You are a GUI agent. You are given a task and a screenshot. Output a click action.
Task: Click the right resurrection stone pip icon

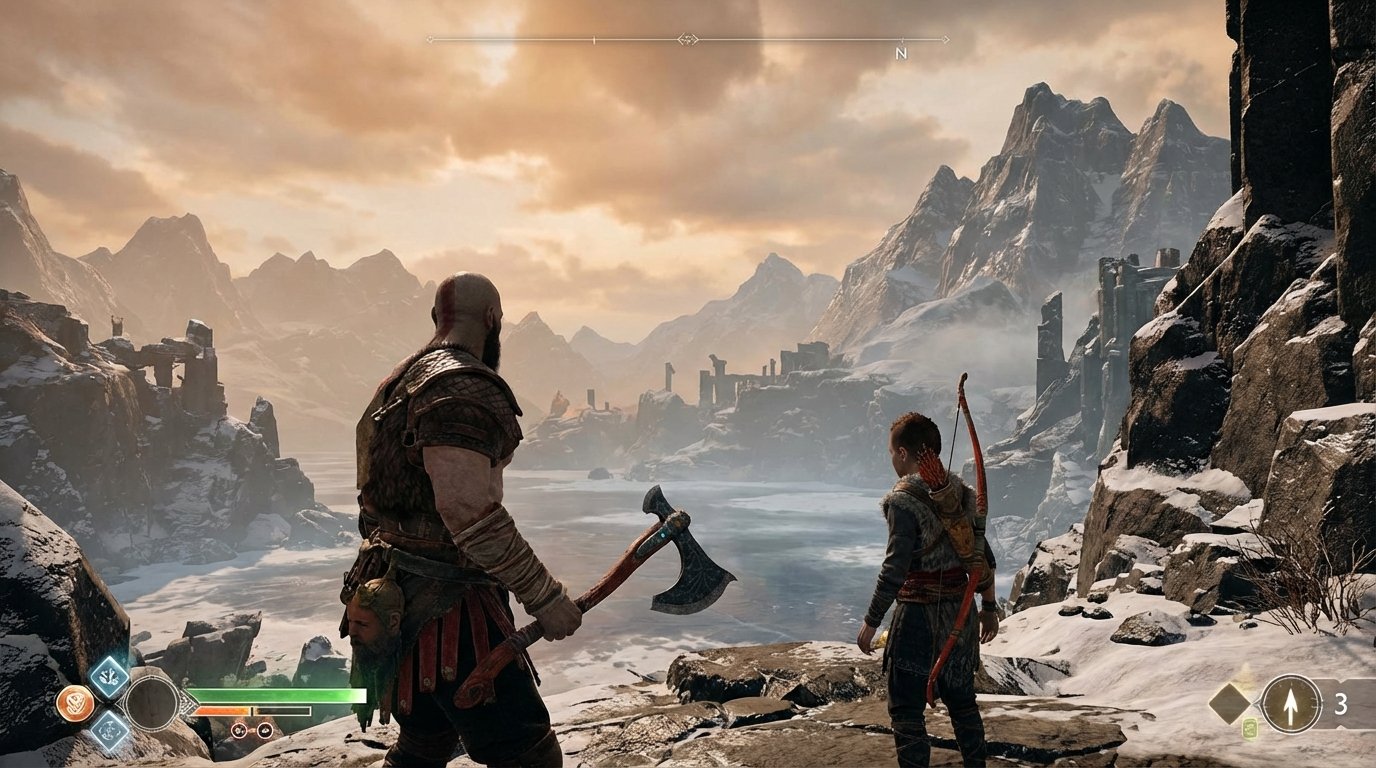pos(265,730)
